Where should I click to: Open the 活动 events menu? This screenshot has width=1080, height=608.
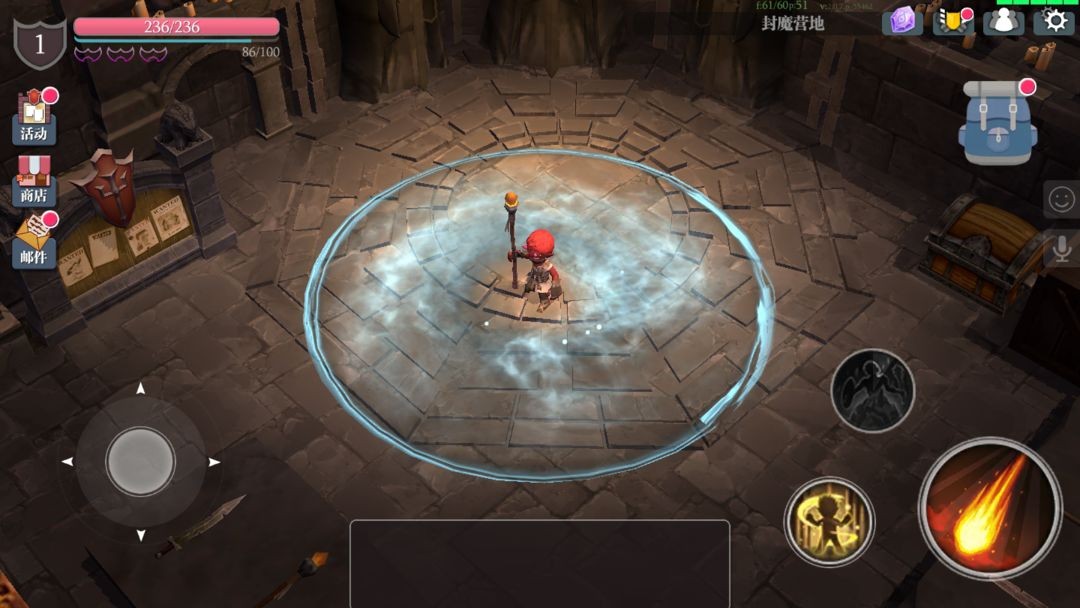click(x=35, y=118)
